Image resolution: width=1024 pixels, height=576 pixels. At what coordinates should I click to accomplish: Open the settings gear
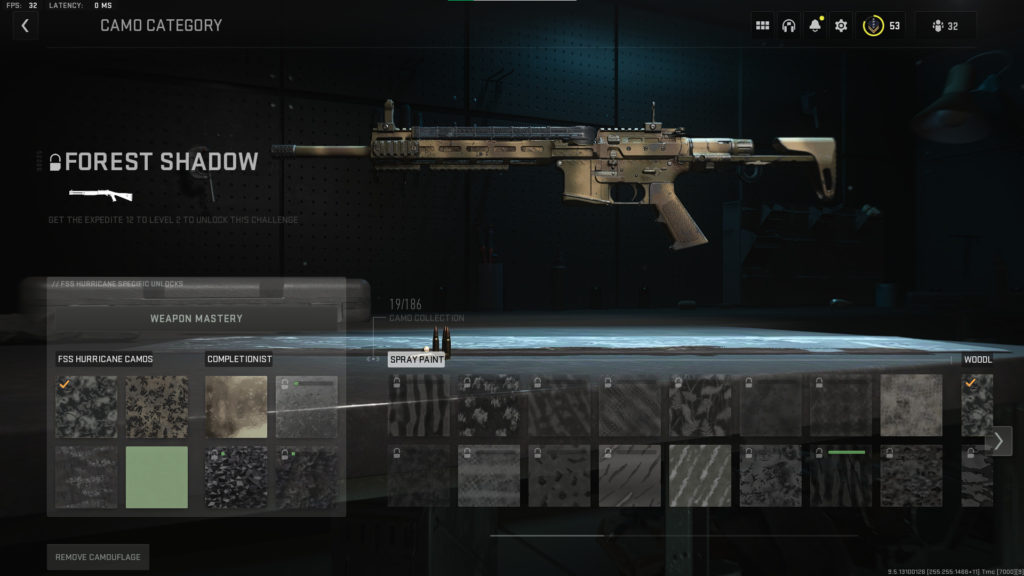pos(841,26)
